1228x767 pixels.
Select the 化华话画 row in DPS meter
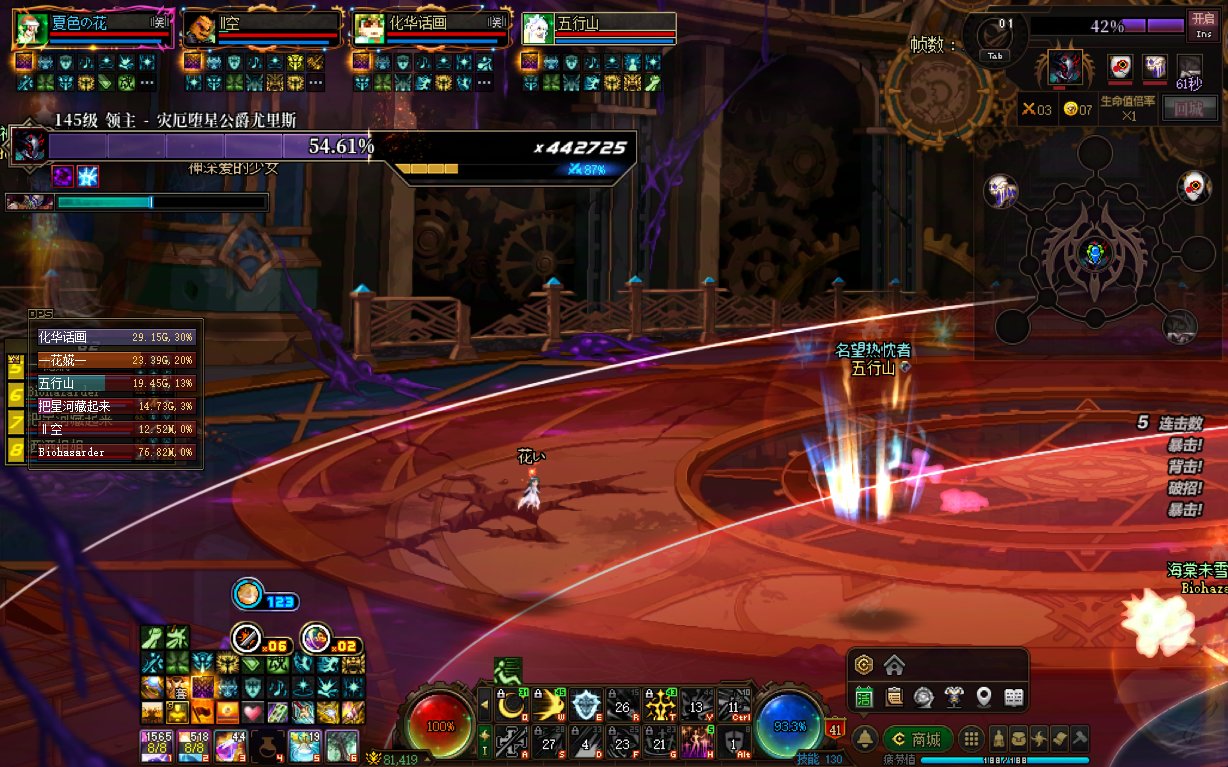coord(116,338)
